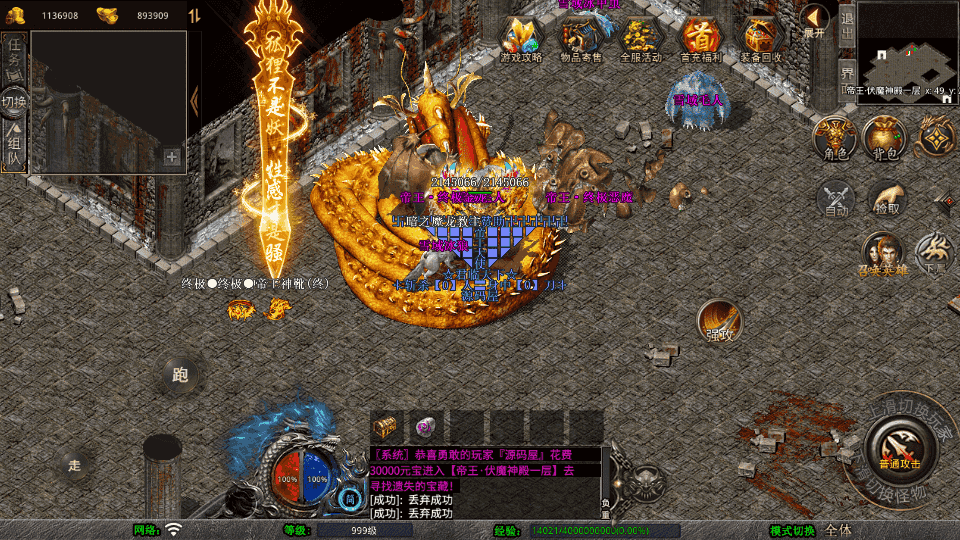Click the 退出 exit button
This screenshot has width=960, height=540.
(846, 22)
